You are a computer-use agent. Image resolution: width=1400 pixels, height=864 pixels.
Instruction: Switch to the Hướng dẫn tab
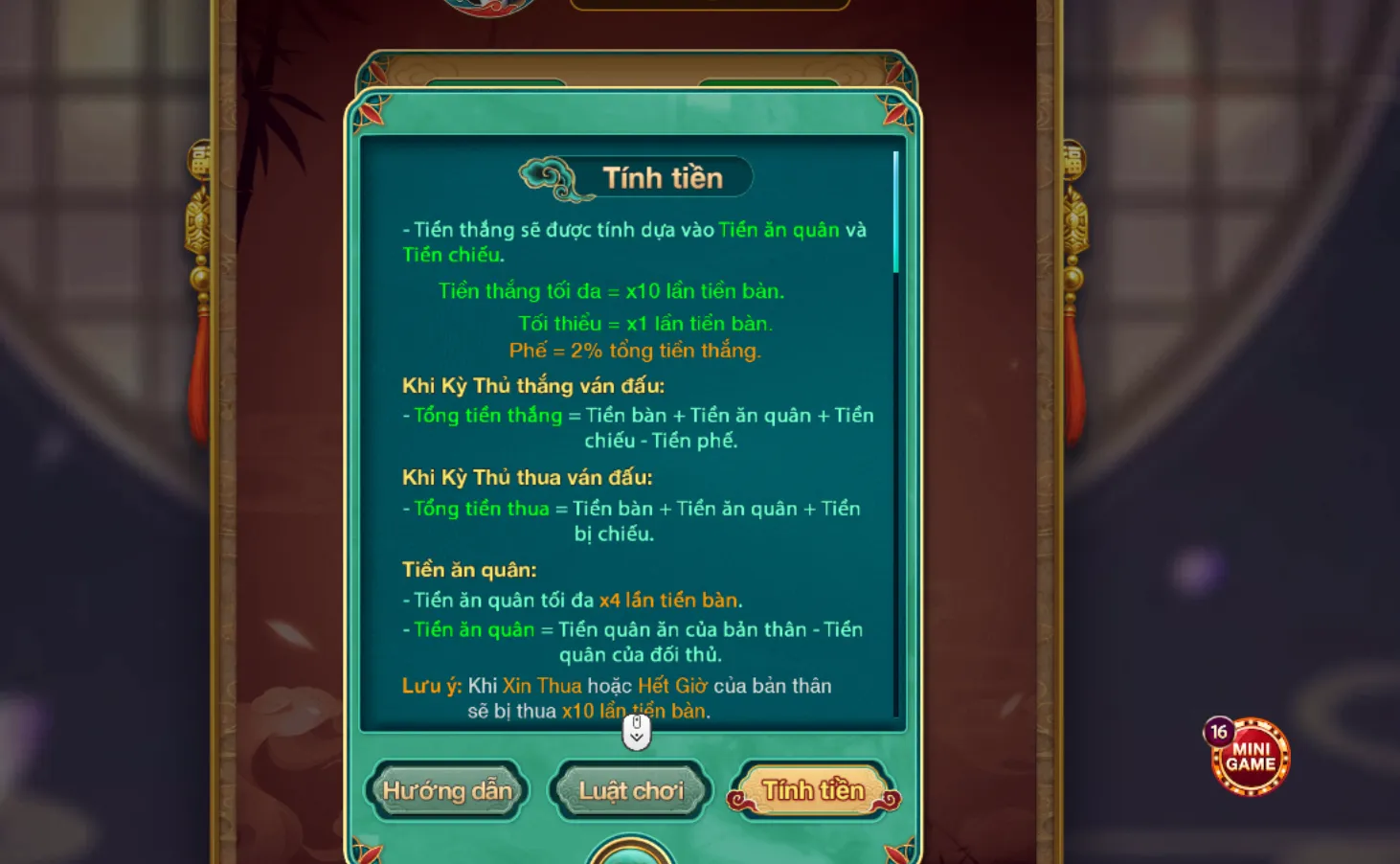pyautogui.click(x=447, y=791)
